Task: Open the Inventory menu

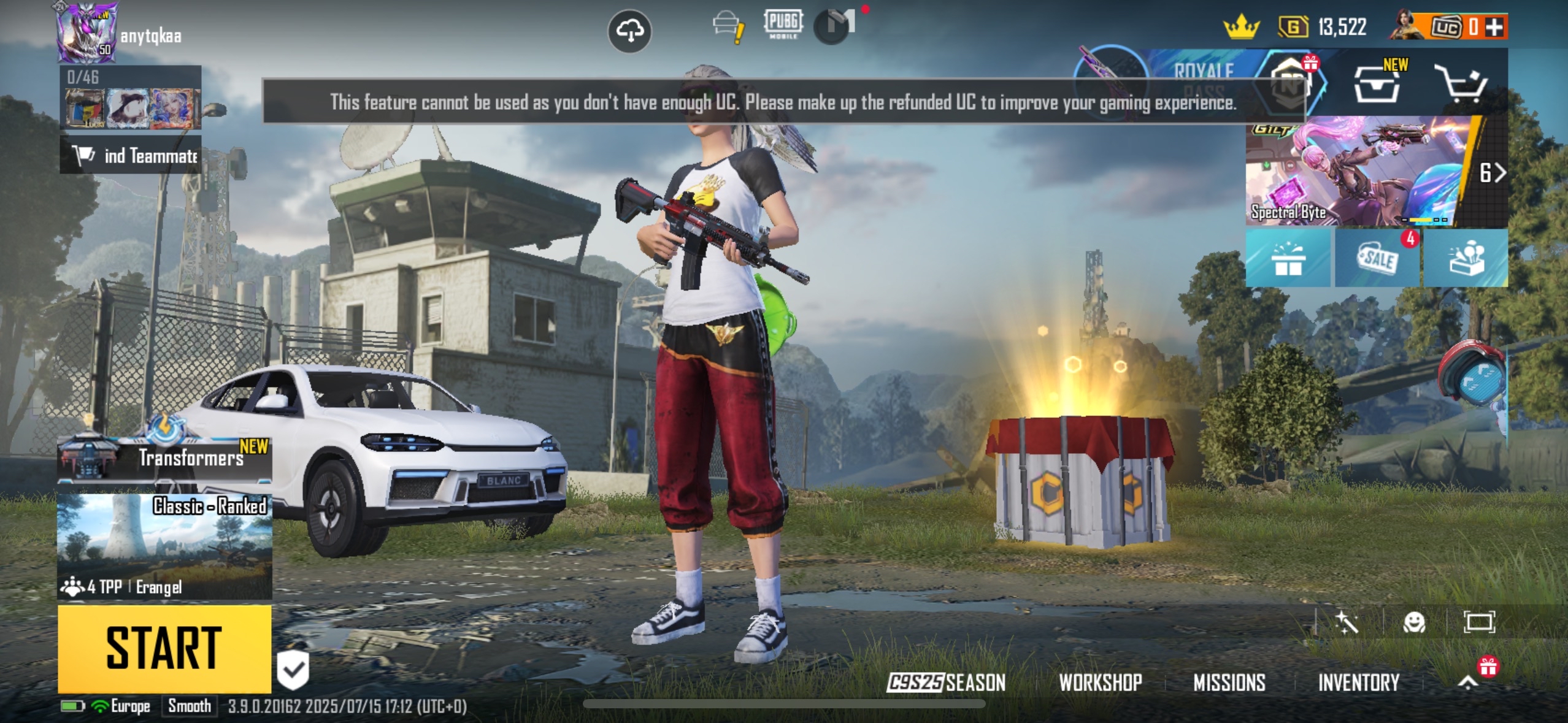Action: coord(1358,682)
